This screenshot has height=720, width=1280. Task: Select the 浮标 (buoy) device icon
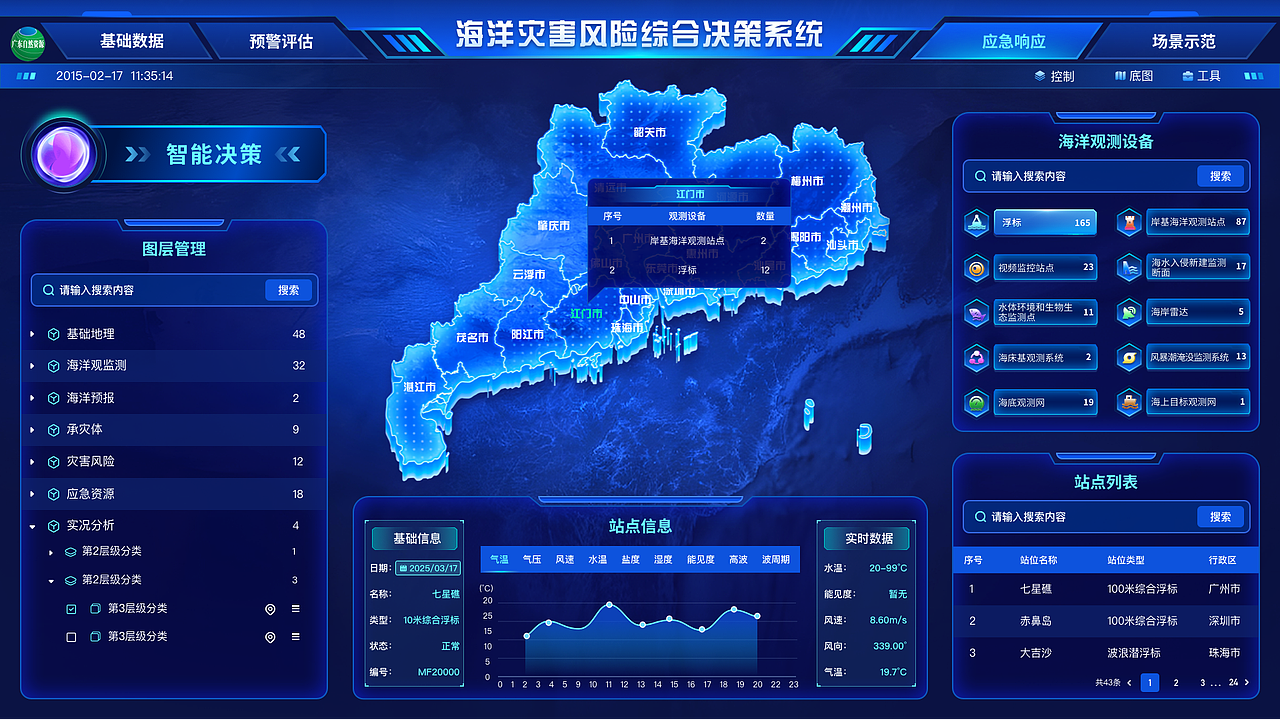[975, 222]
